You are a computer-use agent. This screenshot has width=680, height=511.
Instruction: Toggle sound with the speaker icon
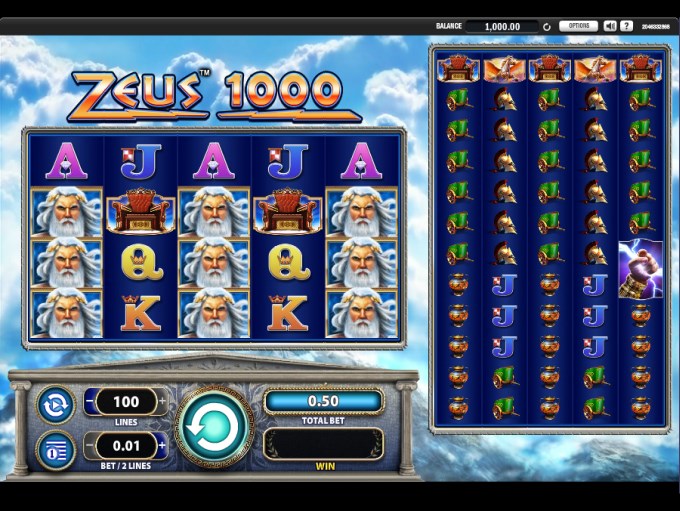pyautogui.click(x=610, y=26)
